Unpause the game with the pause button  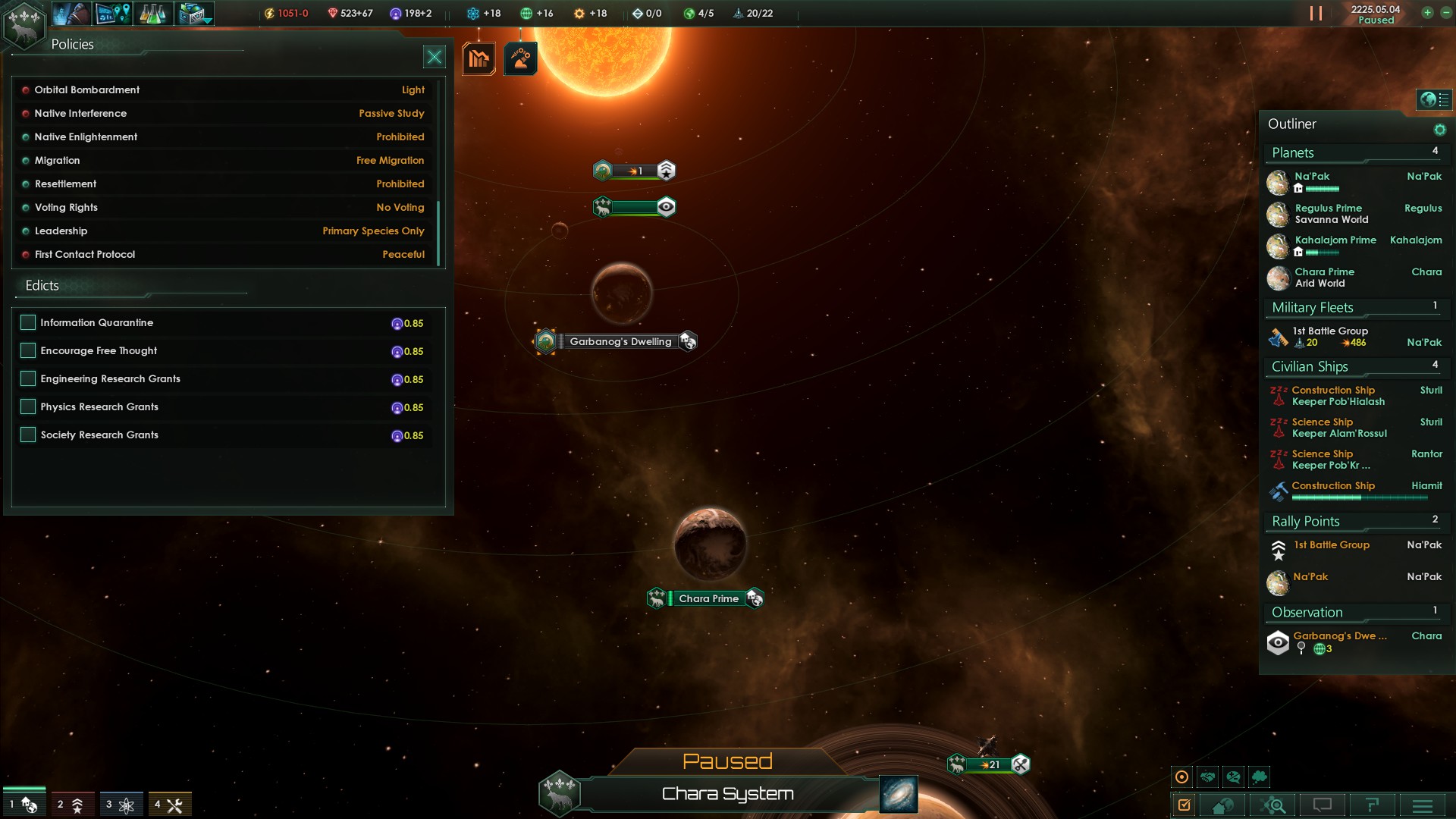pos(1316,14)
